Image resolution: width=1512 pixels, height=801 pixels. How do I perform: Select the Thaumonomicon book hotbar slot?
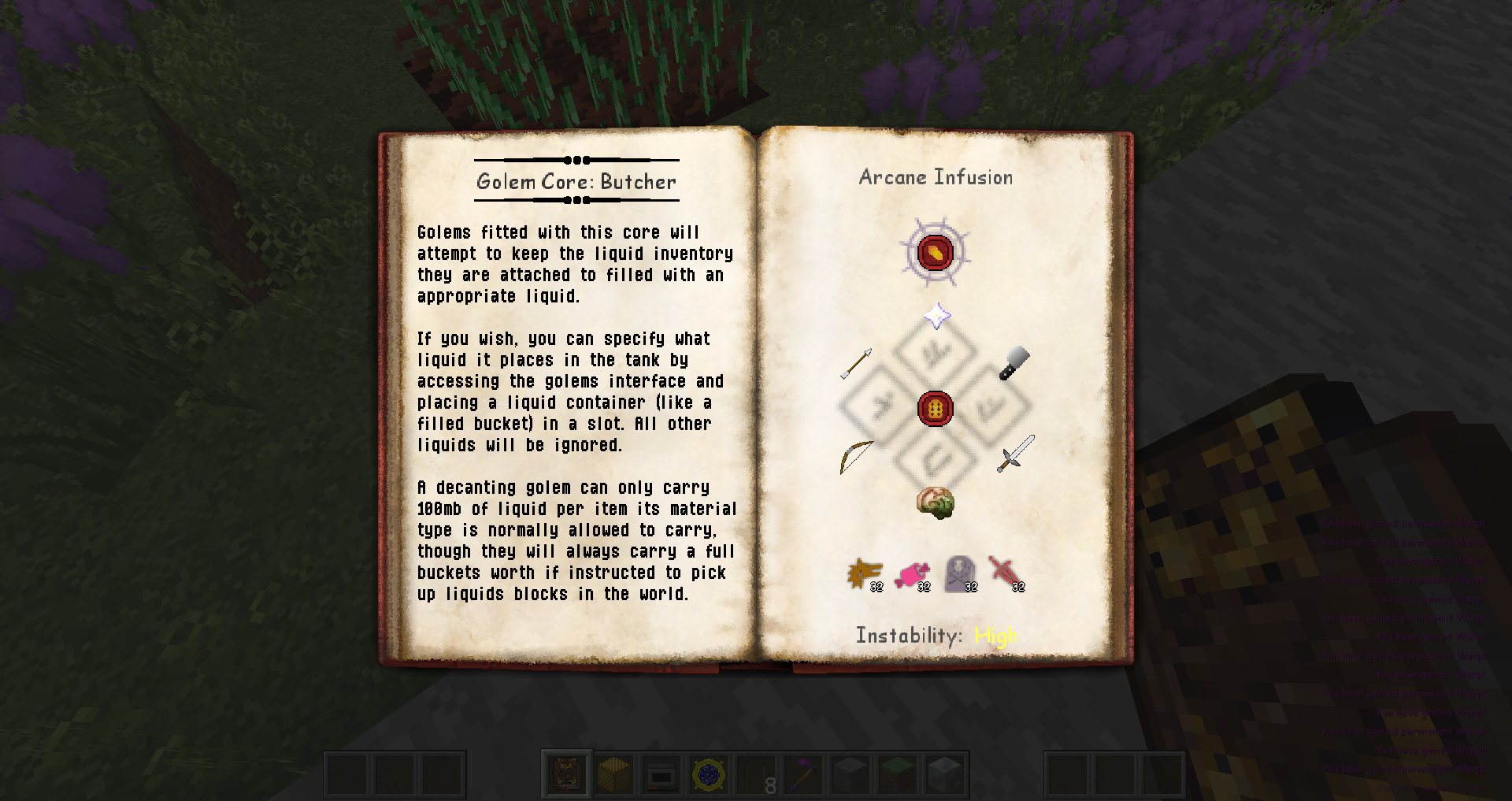coord(567,775)
